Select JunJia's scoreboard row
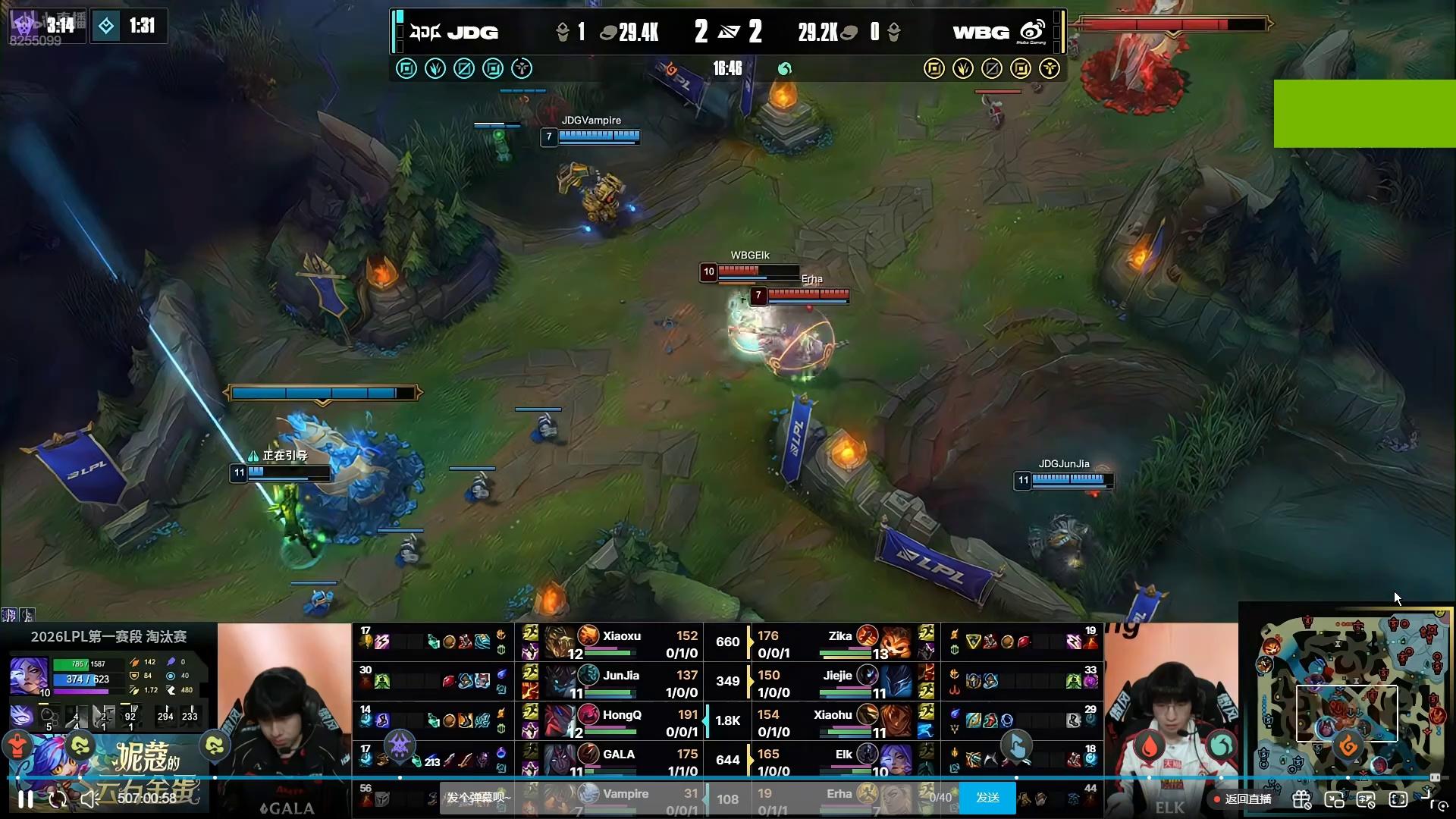The width and height of the screenshot is (1456, 819). tap(620, 682)
